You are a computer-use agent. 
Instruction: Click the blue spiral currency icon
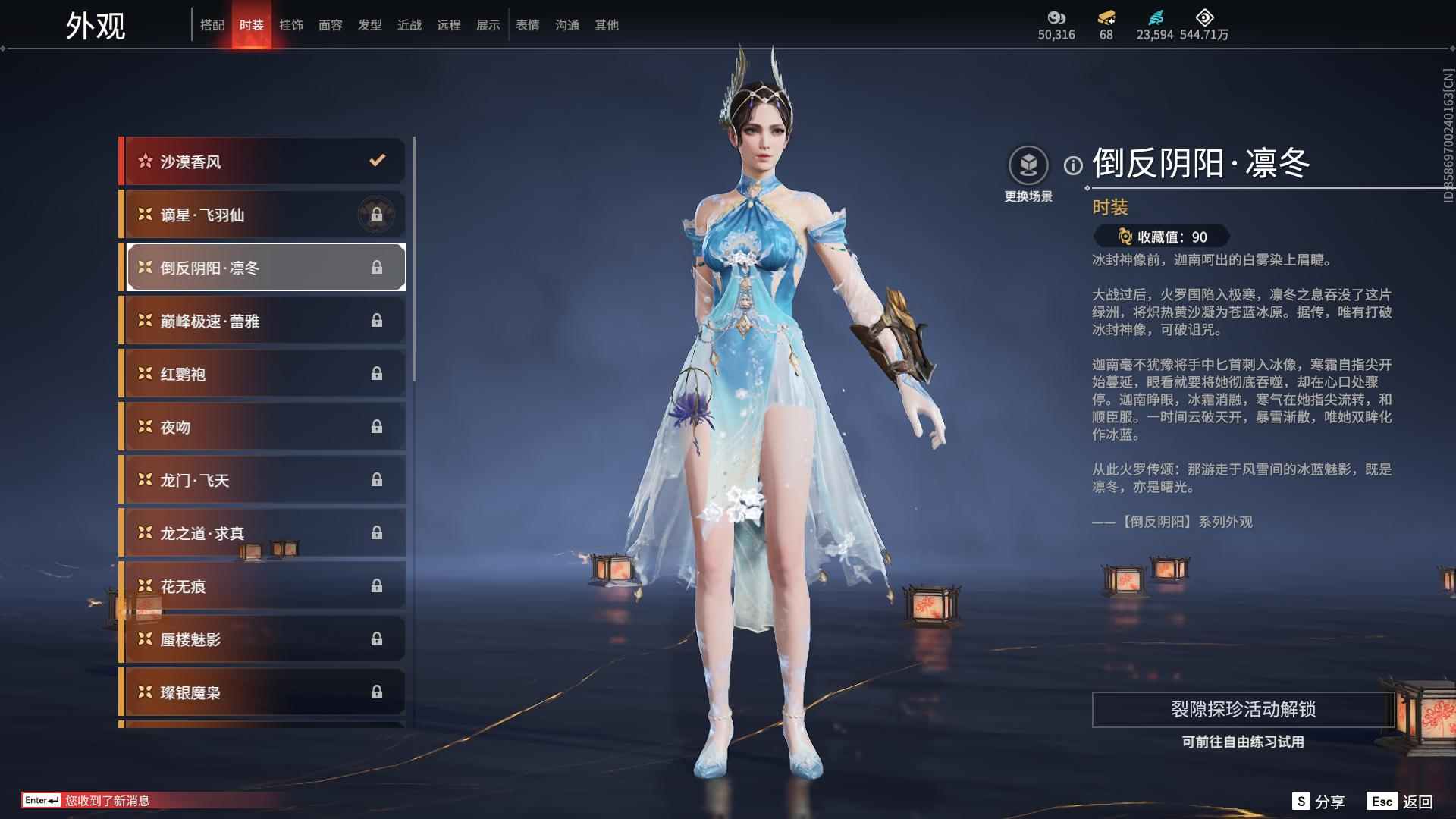click(1156, 18)
